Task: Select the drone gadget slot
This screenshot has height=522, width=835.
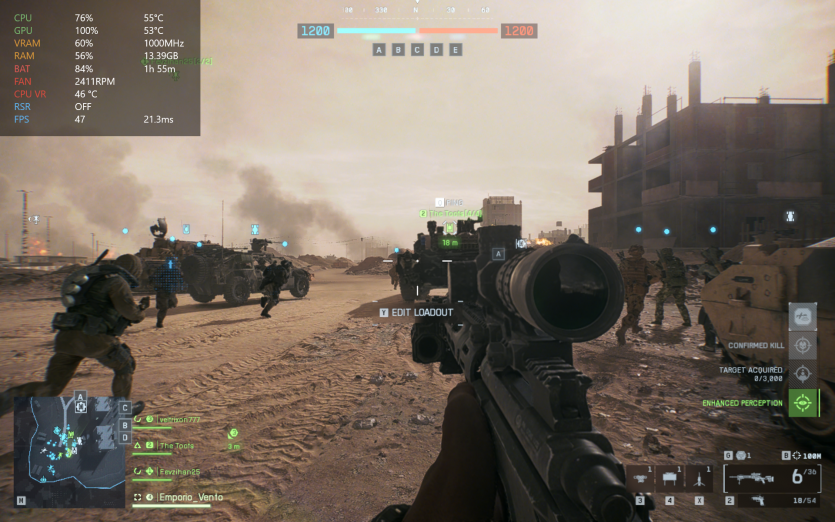Action: pyautogui.click(x=640, y=477)
